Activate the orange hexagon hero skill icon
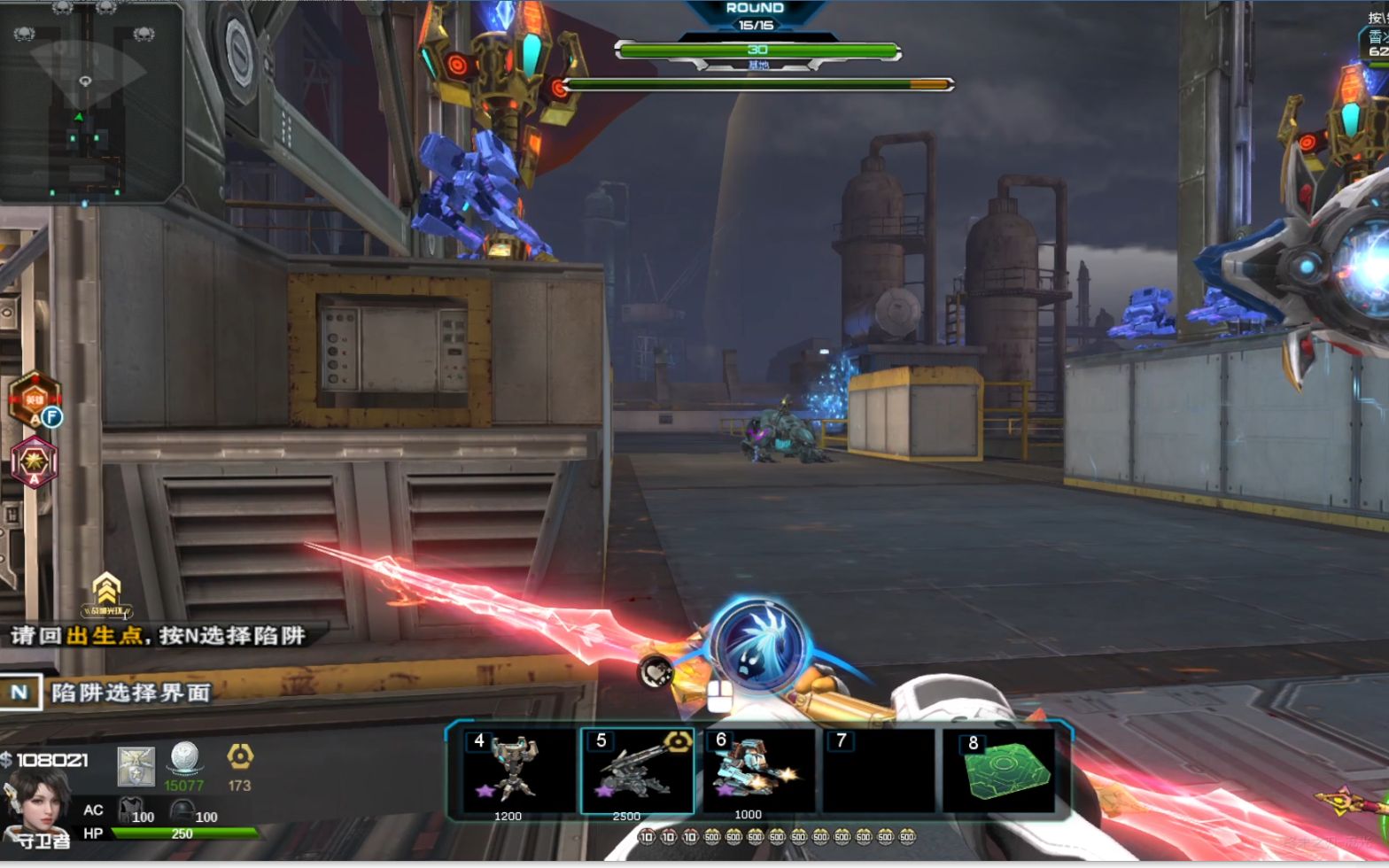The image size is (1389, 868). pyautogui.click(x=35, y=399)
